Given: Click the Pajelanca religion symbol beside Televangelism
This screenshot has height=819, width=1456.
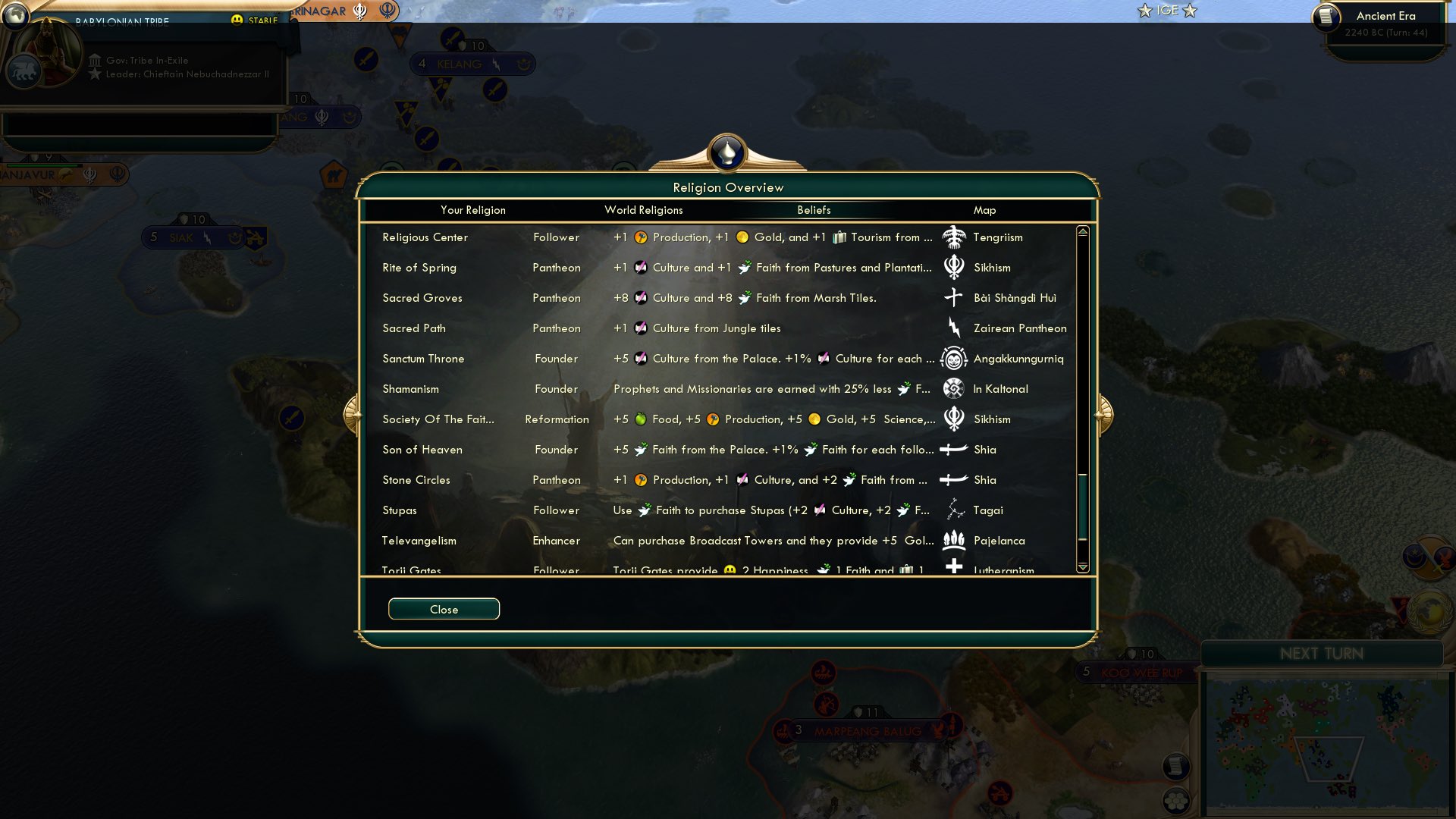Looking at the screenshot, I should click(x=954, y=540).
